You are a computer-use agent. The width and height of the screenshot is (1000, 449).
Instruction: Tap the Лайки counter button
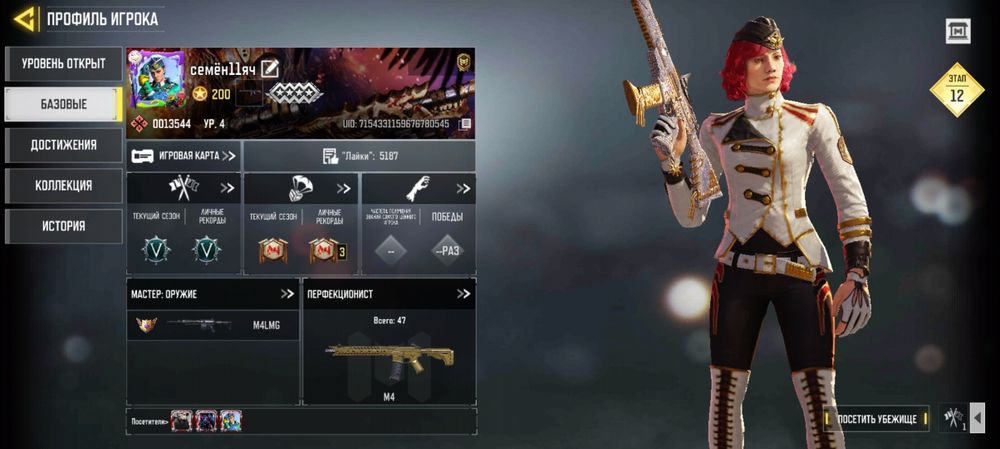tap(360, 156)
